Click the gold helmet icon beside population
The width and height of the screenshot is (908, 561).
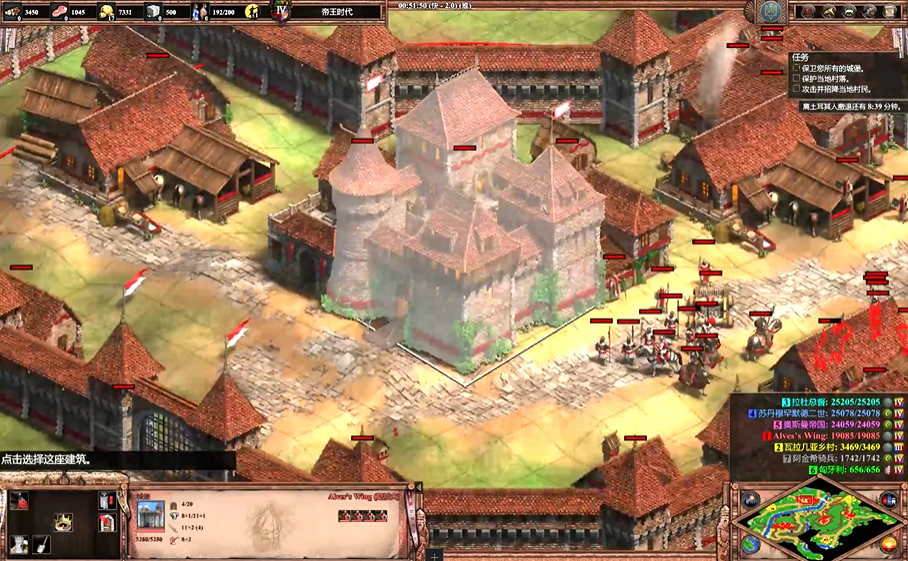pyautogui.click(x=252, y=12)
